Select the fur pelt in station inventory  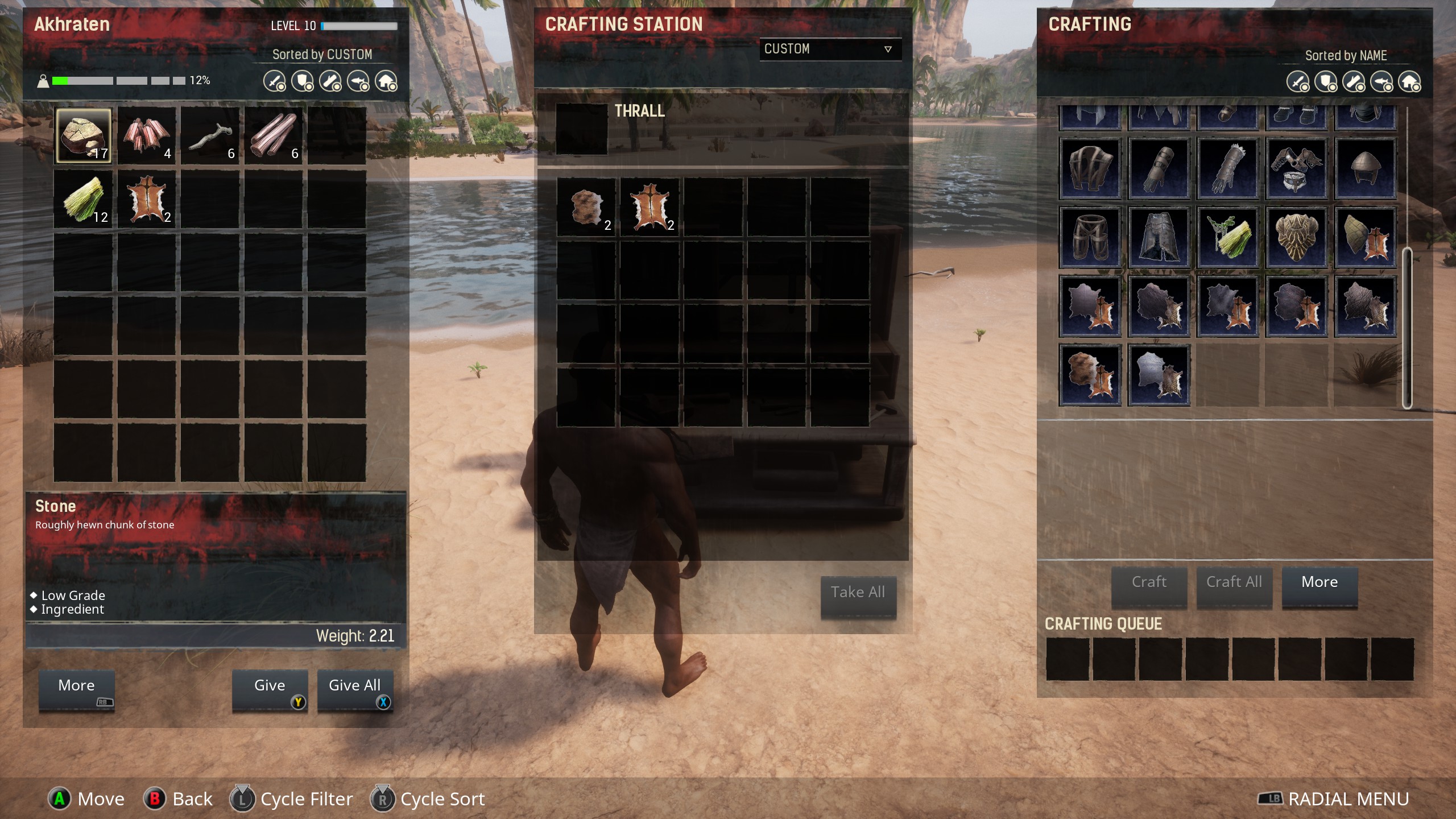coord(586,206)
